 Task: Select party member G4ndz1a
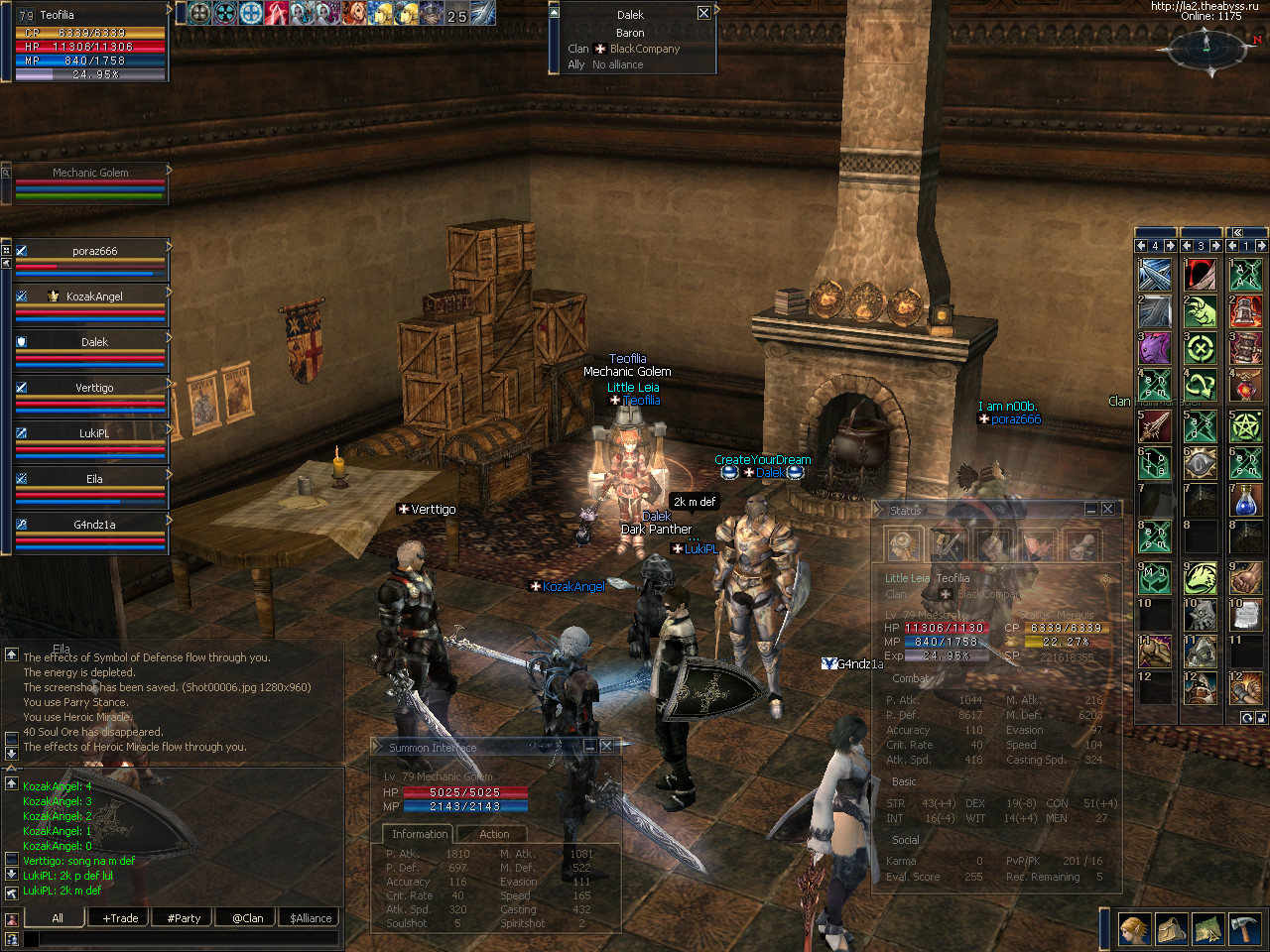[94, 525]
